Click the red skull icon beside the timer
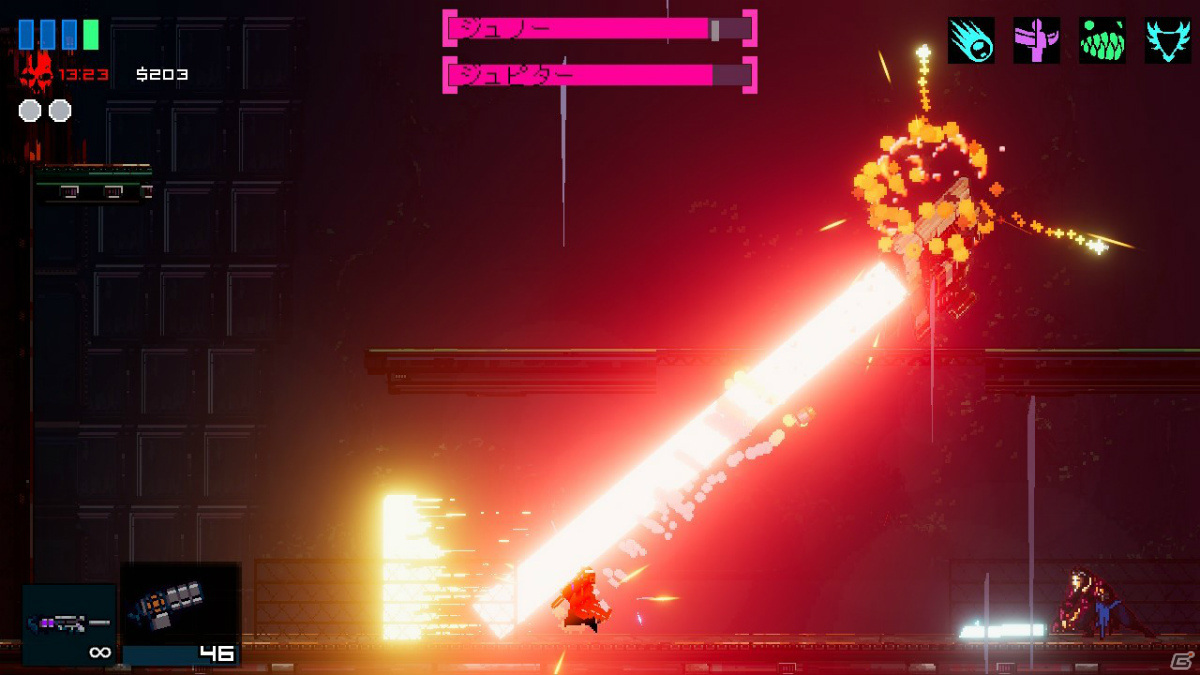Image resolution: width=1200 pixels, height=675 pixels. [36, 74]
